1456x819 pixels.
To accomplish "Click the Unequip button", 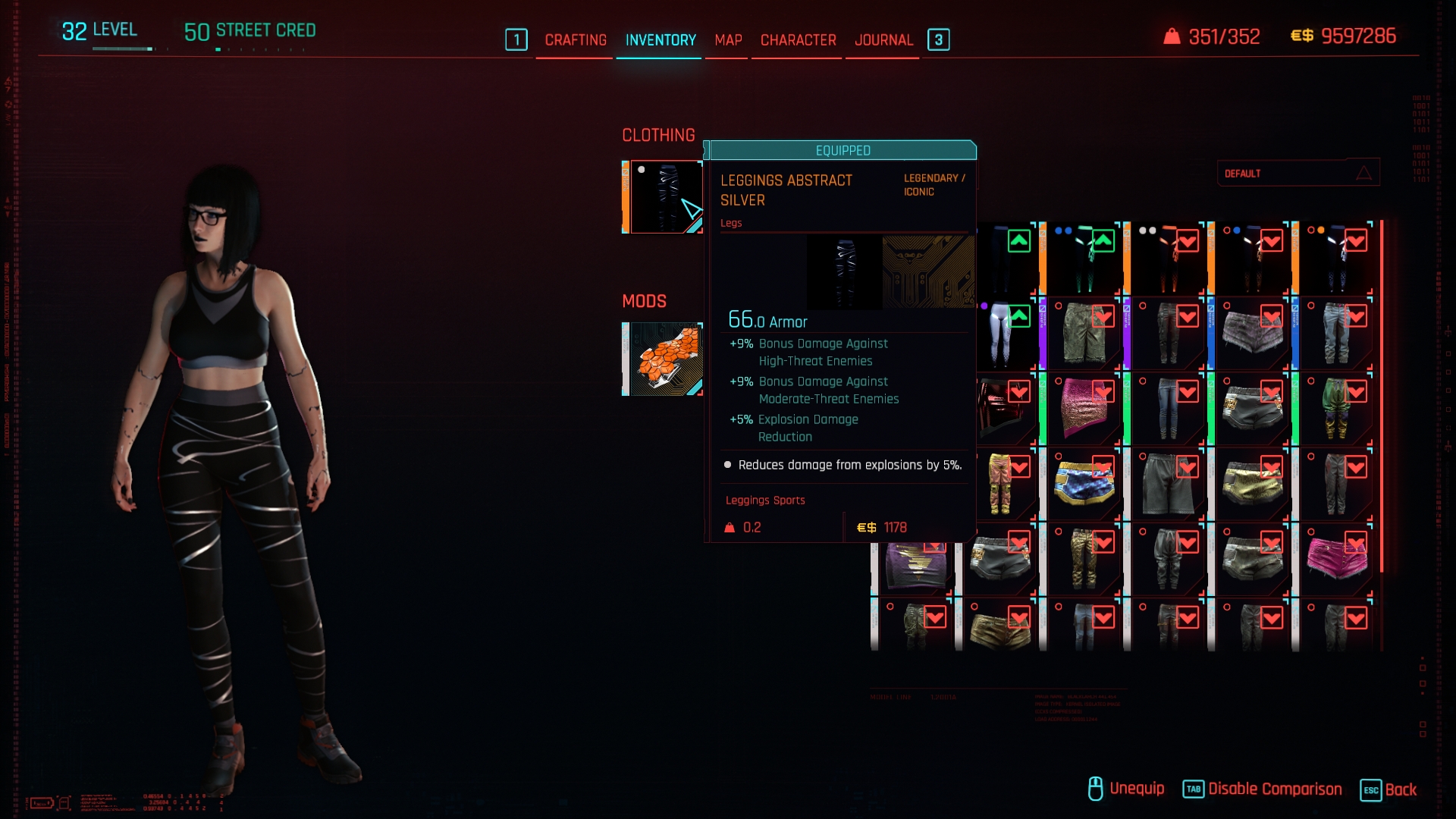I will [x=1126, y=789].
